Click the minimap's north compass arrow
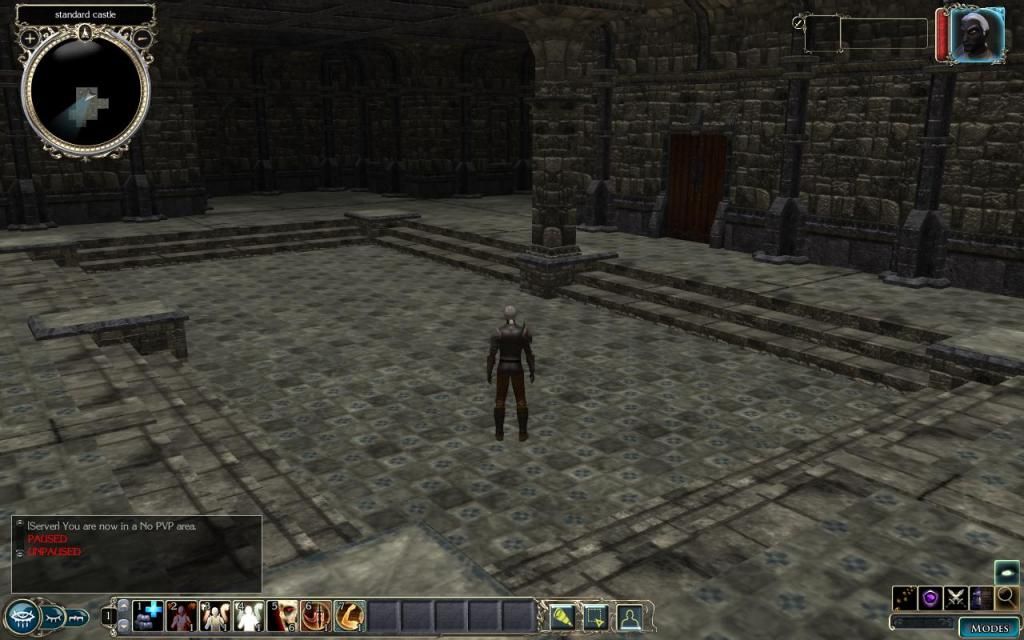1024x640 pixels. pos(86,33)
